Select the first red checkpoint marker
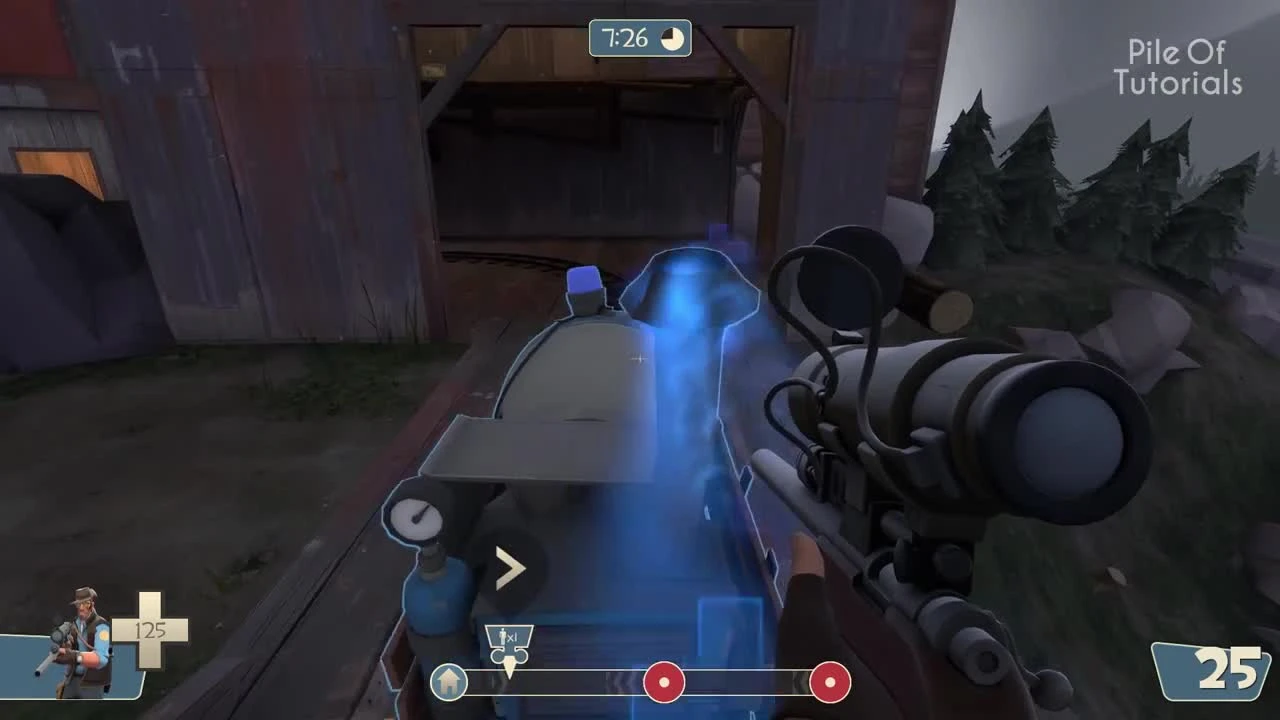Image resolution: width=1280 pixels, height=720 pixels. [664, 682]
